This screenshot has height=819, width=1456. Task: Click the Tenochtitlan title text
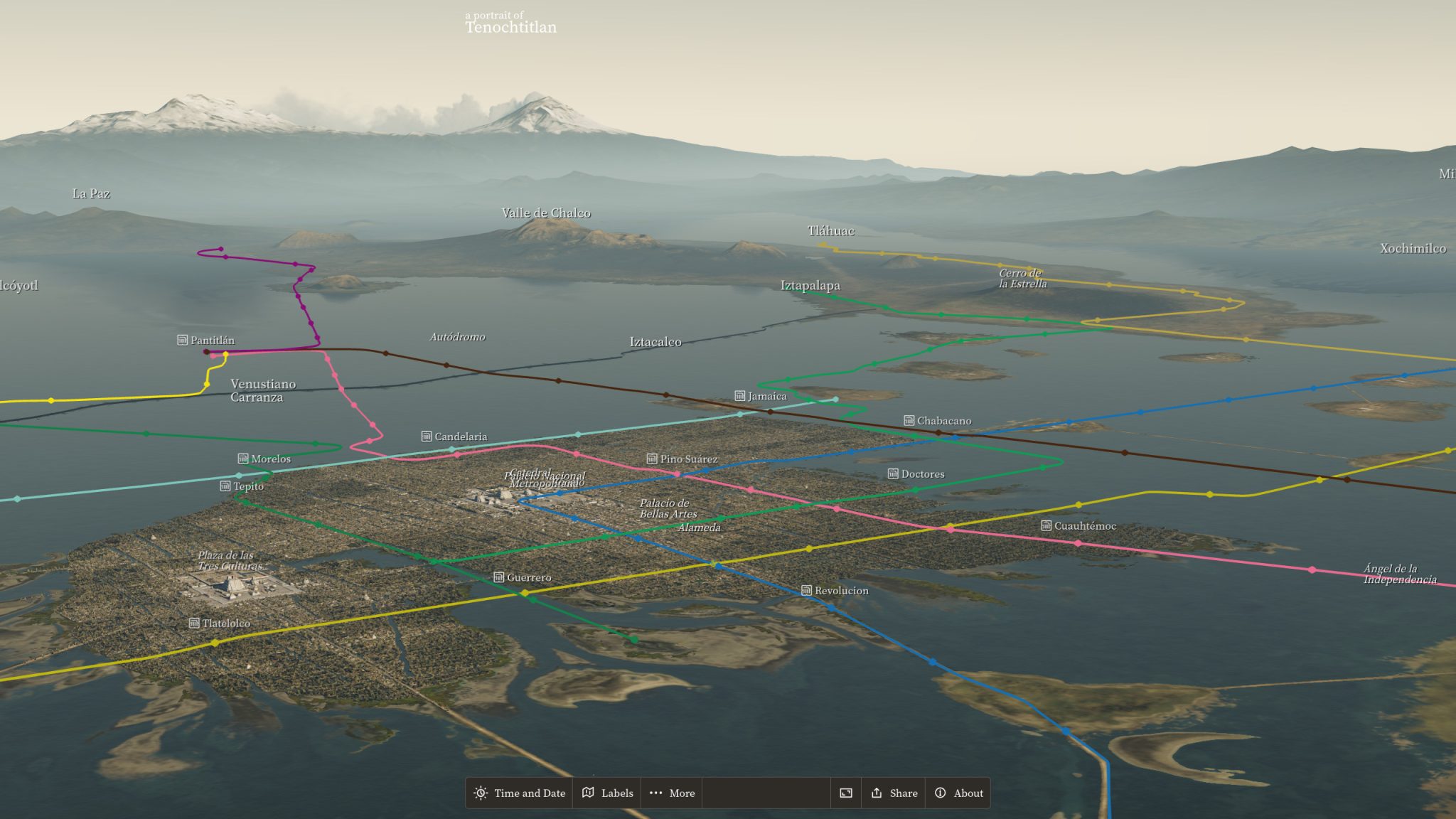pos(510,28)
